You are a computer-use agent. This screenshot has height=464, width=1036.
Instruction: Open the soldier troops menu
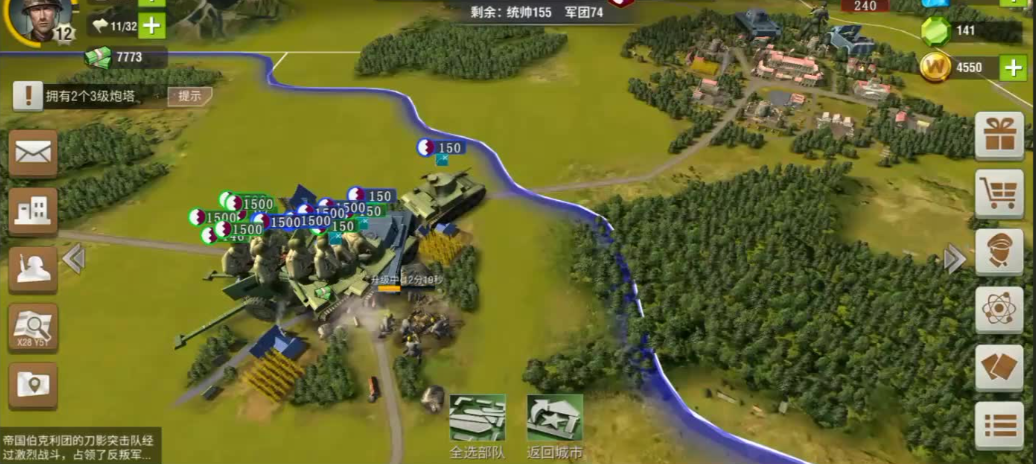pyautogui.click(x=33, y=268)
